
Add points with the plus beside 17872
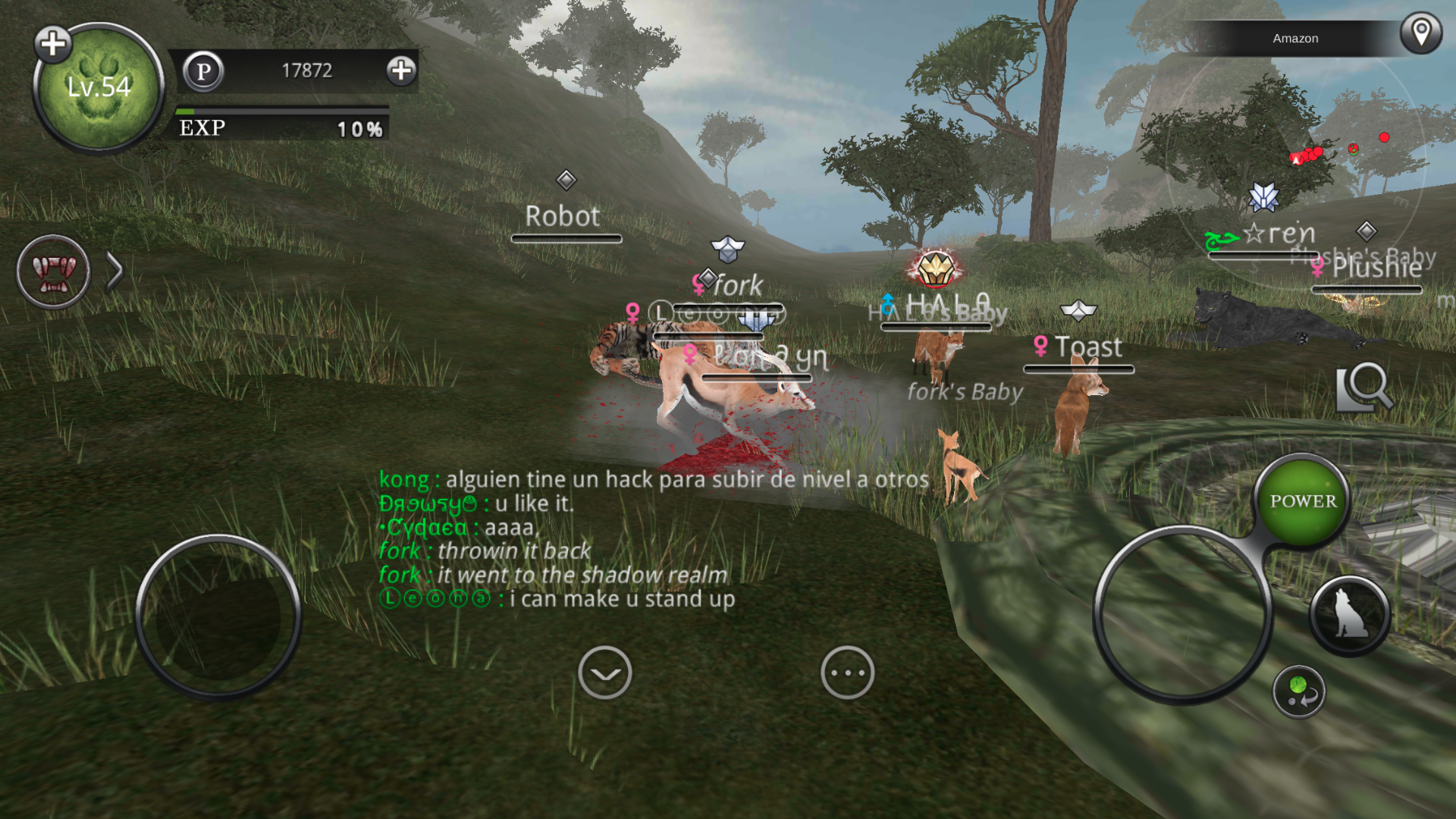pyautogui.click(x=401, y=71)
